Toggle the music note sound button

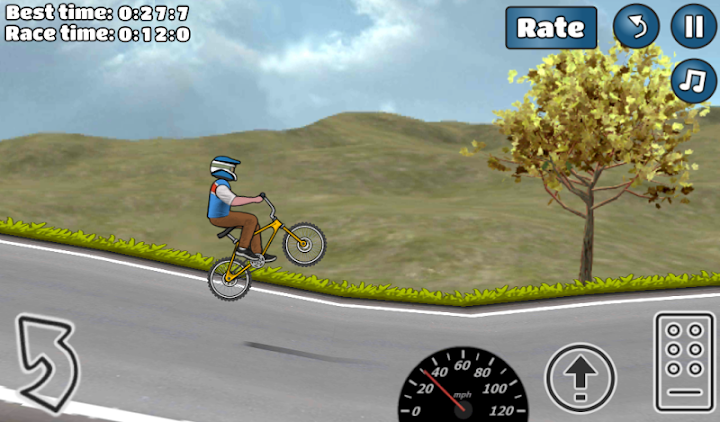click(x=693, y=80)
